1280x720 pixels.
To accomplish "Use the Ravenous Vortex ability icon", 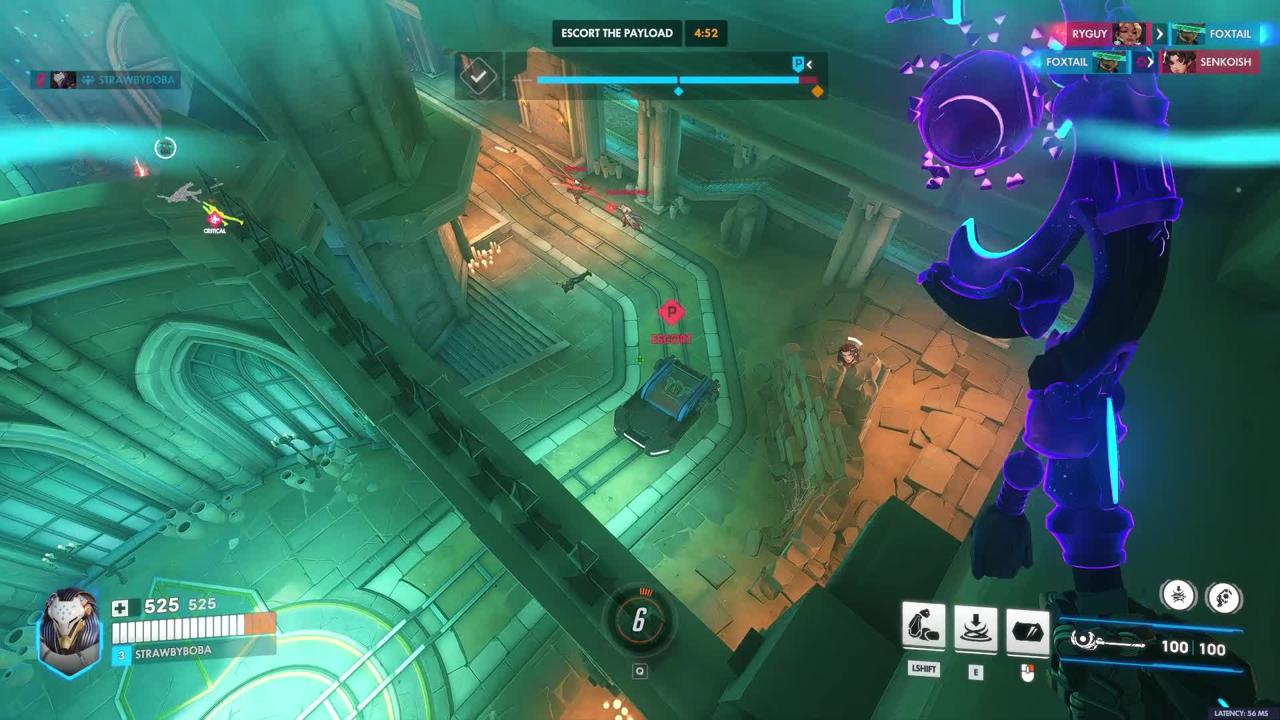I will (975, 627).
